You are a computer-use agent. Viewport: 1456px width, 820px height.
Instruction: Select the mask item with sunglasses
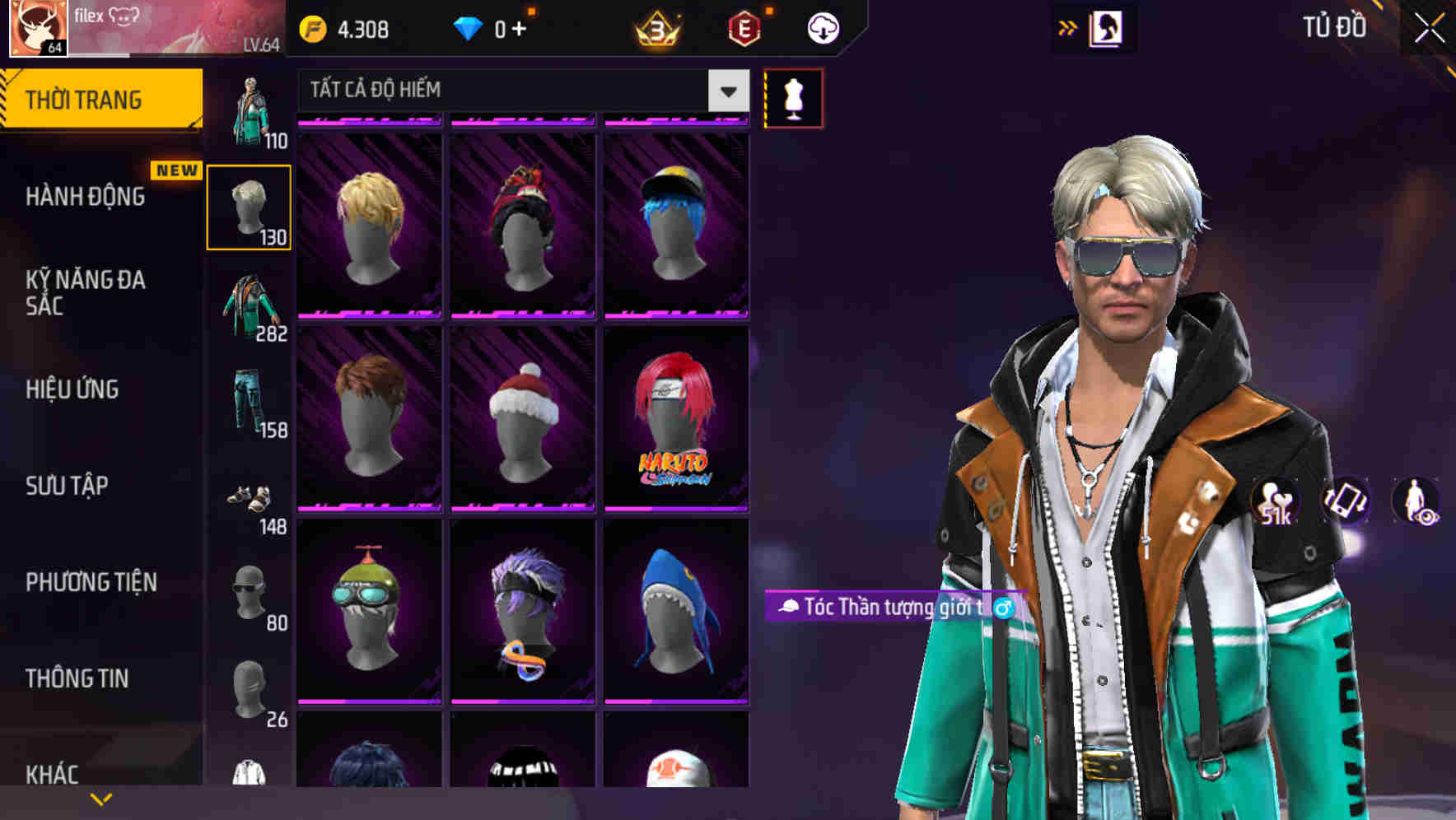[x=246, y=591]
